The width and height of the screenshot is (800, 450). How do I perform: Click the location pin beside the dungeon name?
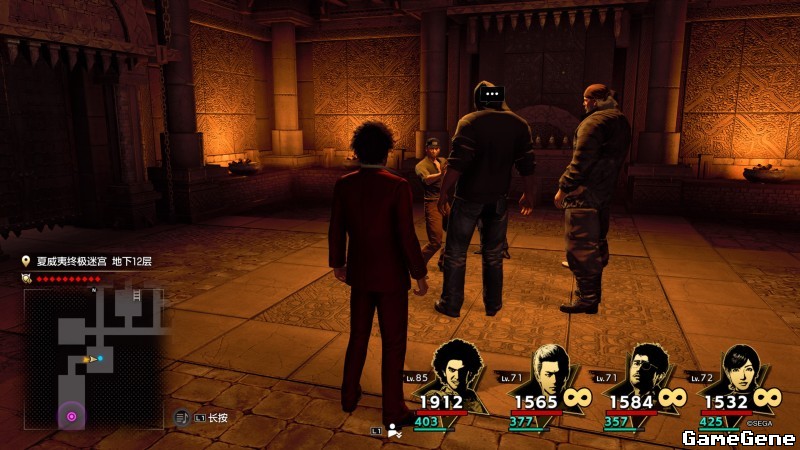click(x=28, y=262)
